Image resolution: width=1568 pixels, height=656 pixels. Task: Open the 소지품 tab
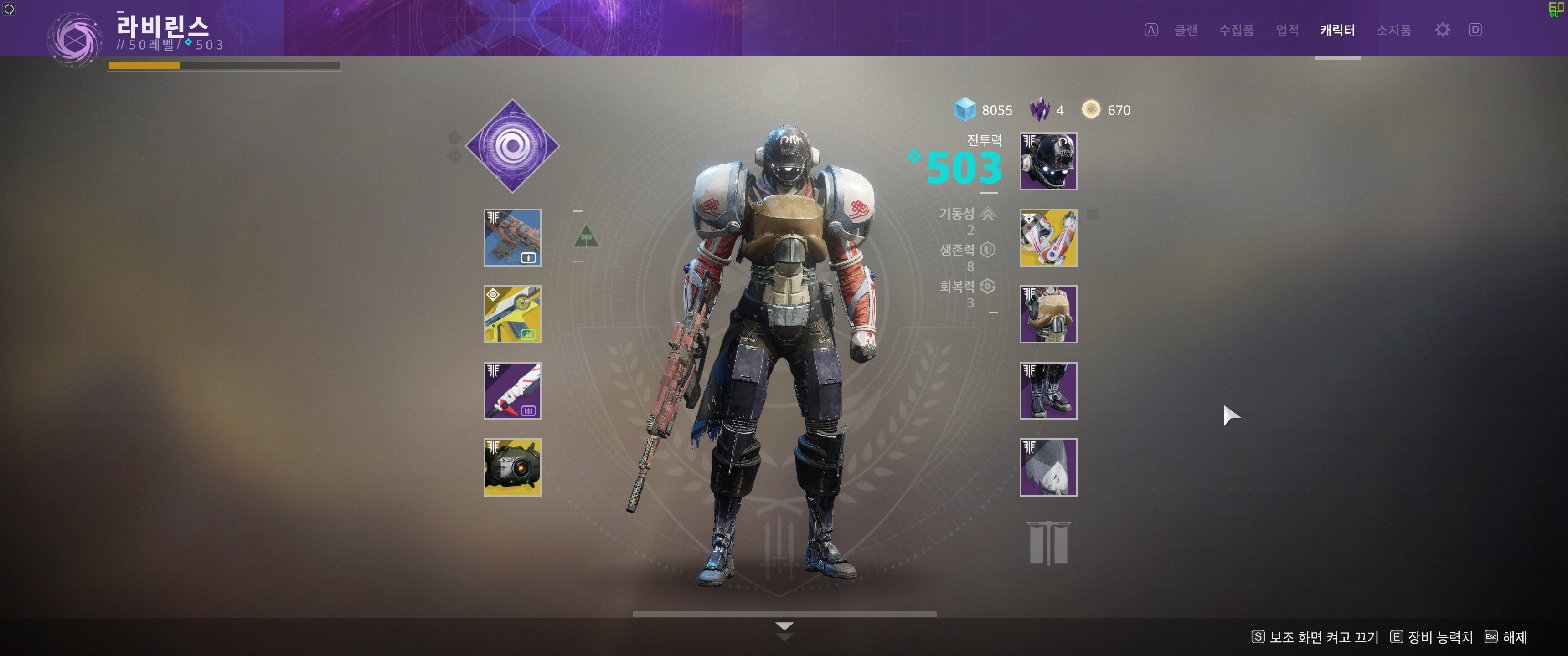click(x=1393, y=30)
